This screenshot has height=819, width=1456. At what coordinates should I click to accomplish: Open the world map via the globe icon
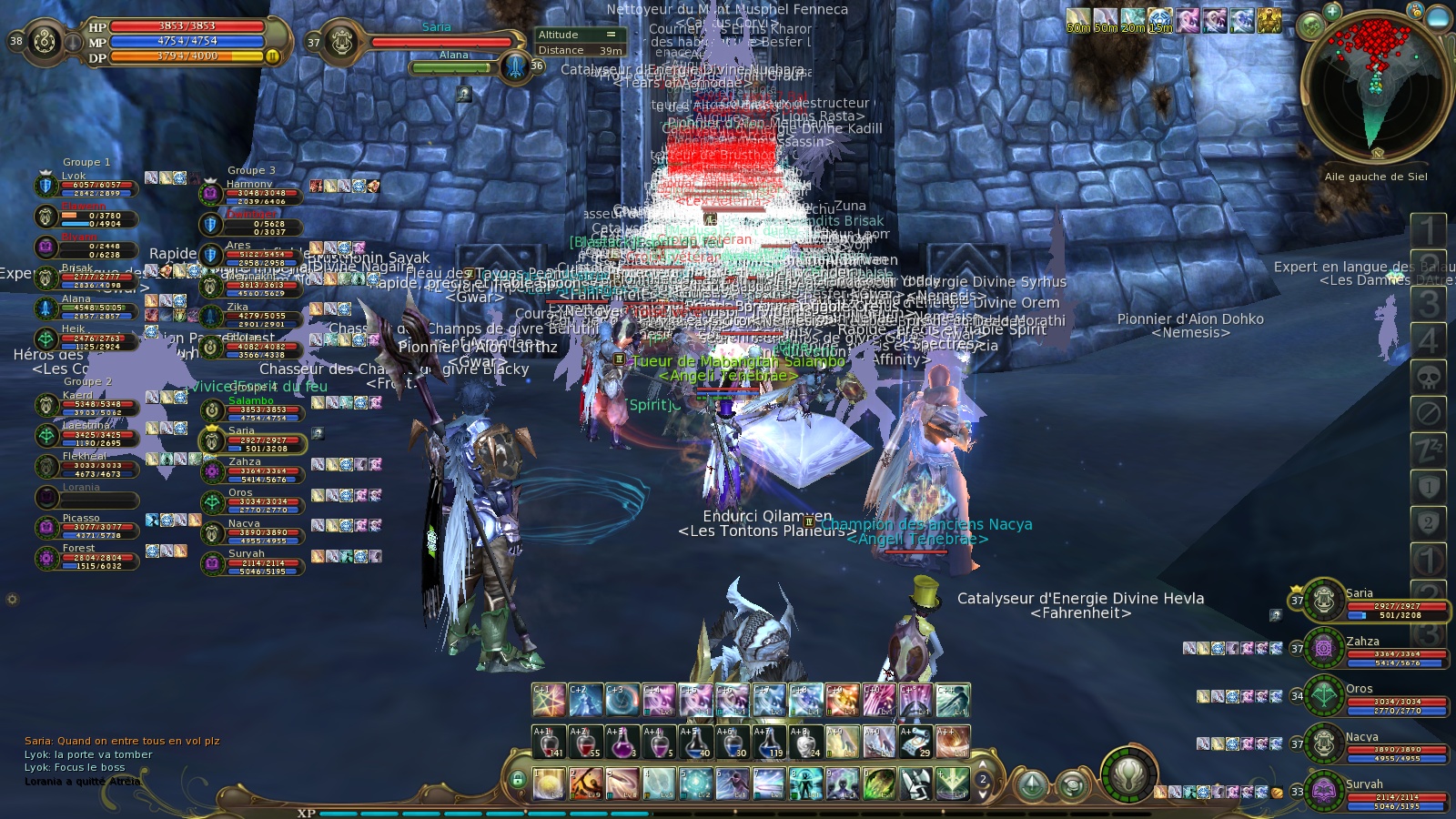pos(1311,25)
